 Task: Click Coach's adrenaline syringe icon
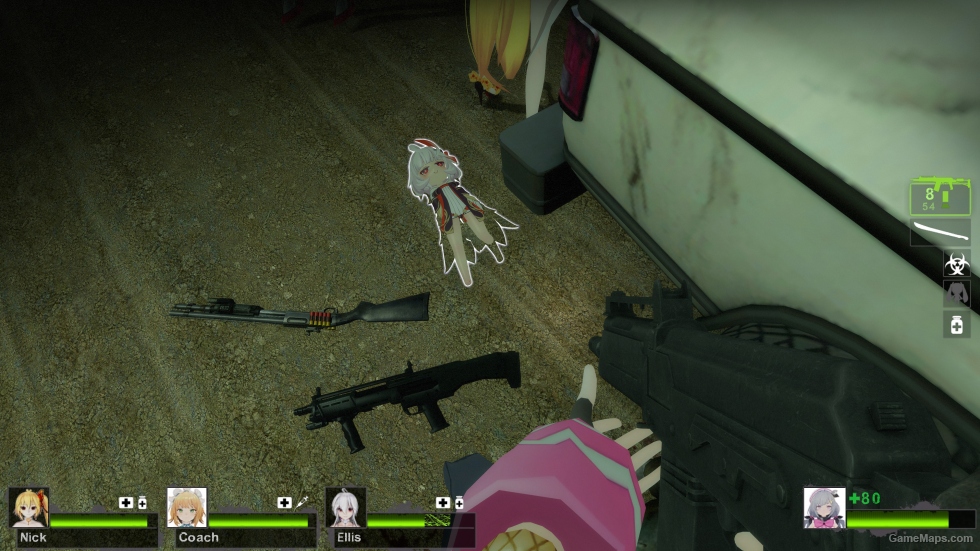(301, 502)
